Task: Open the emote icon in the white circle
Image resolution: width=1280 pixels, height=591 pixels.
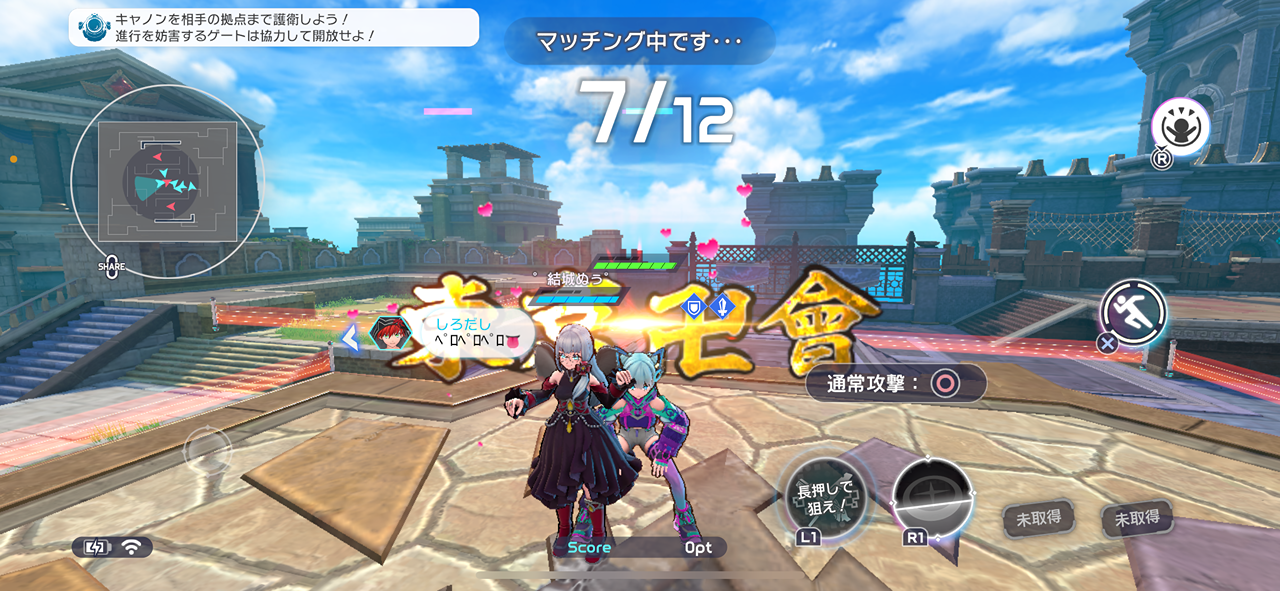Action: point(1180,127)
